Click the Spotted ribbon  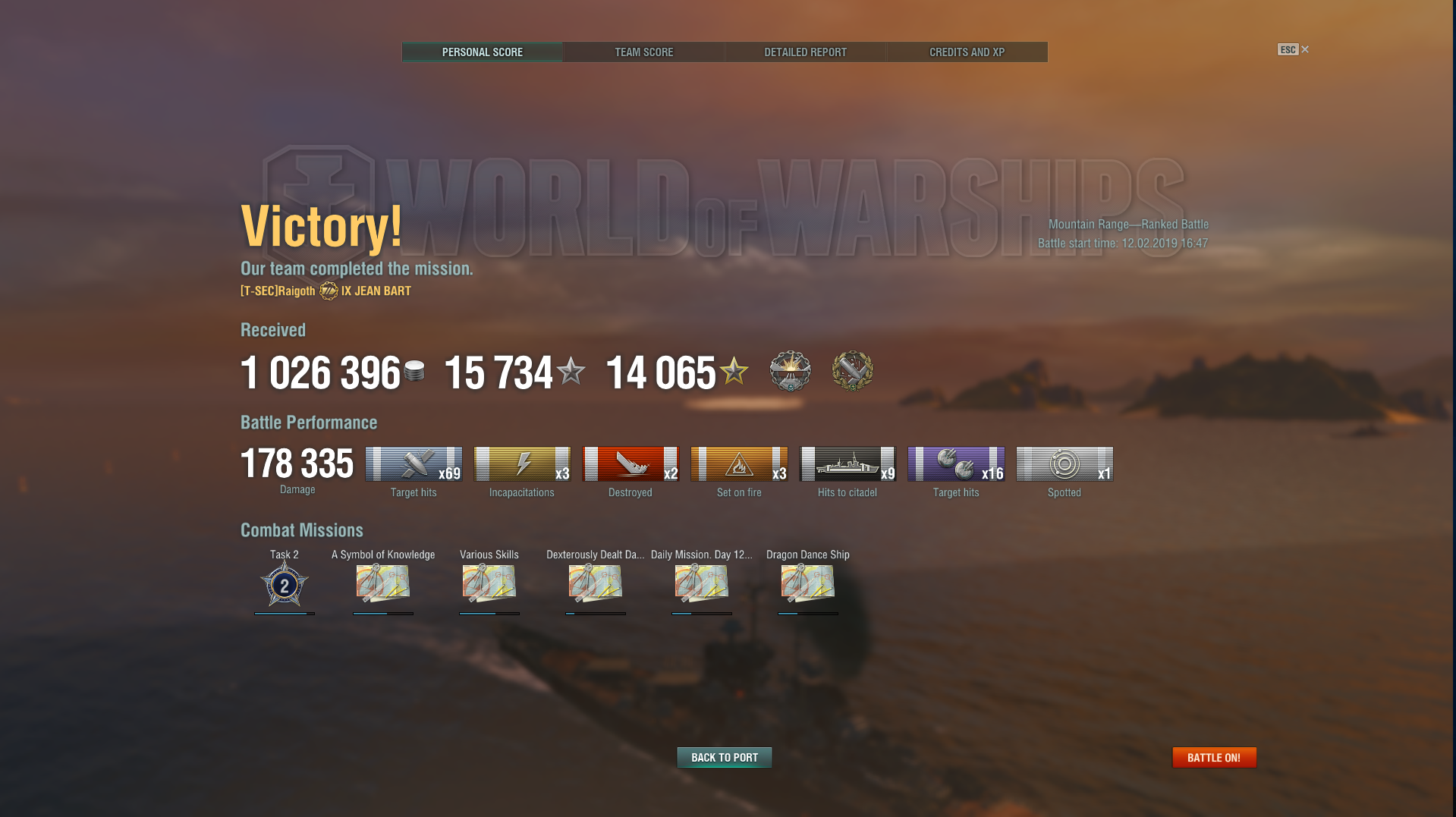[x=1064, y=464]
